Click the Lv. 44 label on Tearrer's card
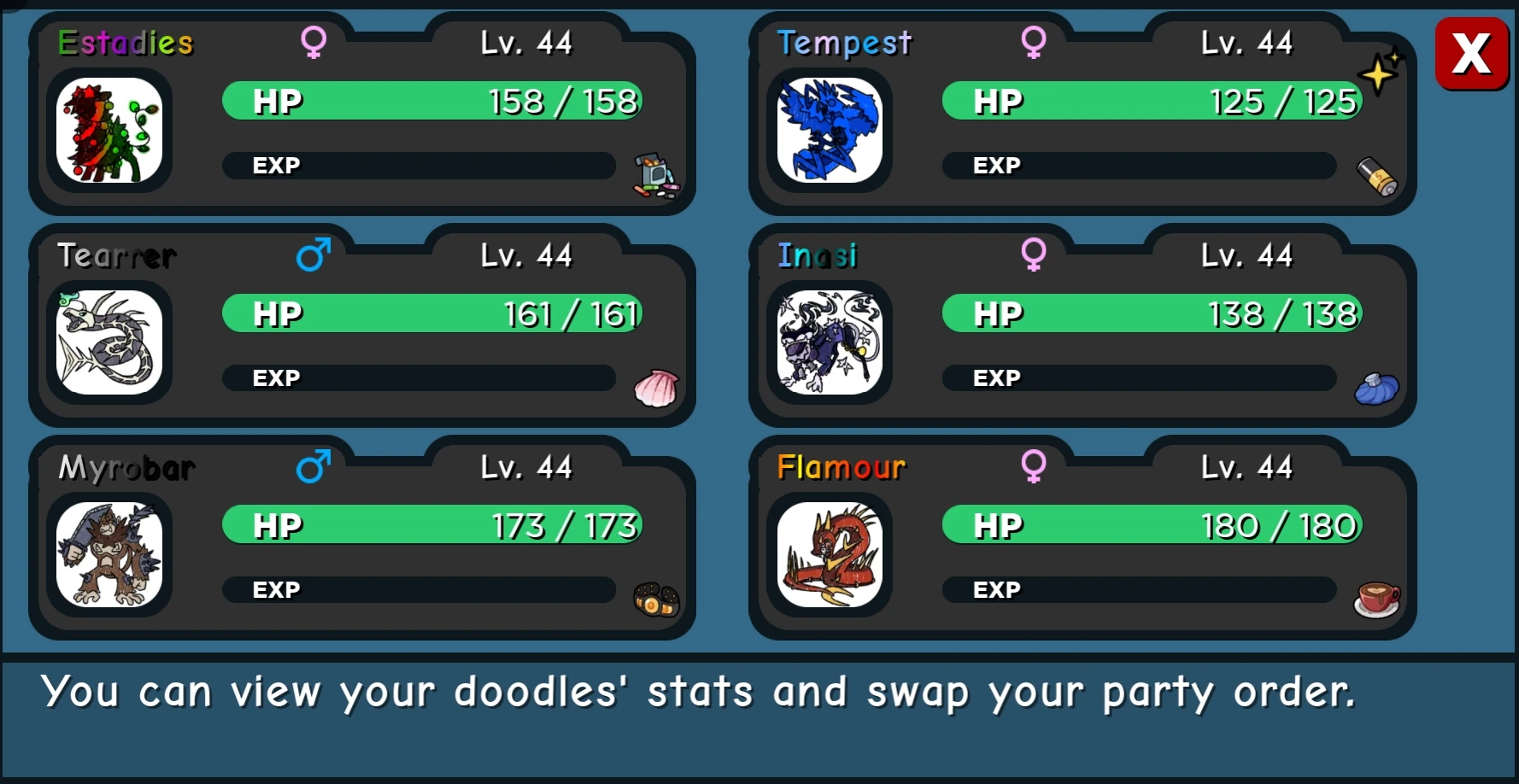The image size is (1519, 784). tap(527, 255)
